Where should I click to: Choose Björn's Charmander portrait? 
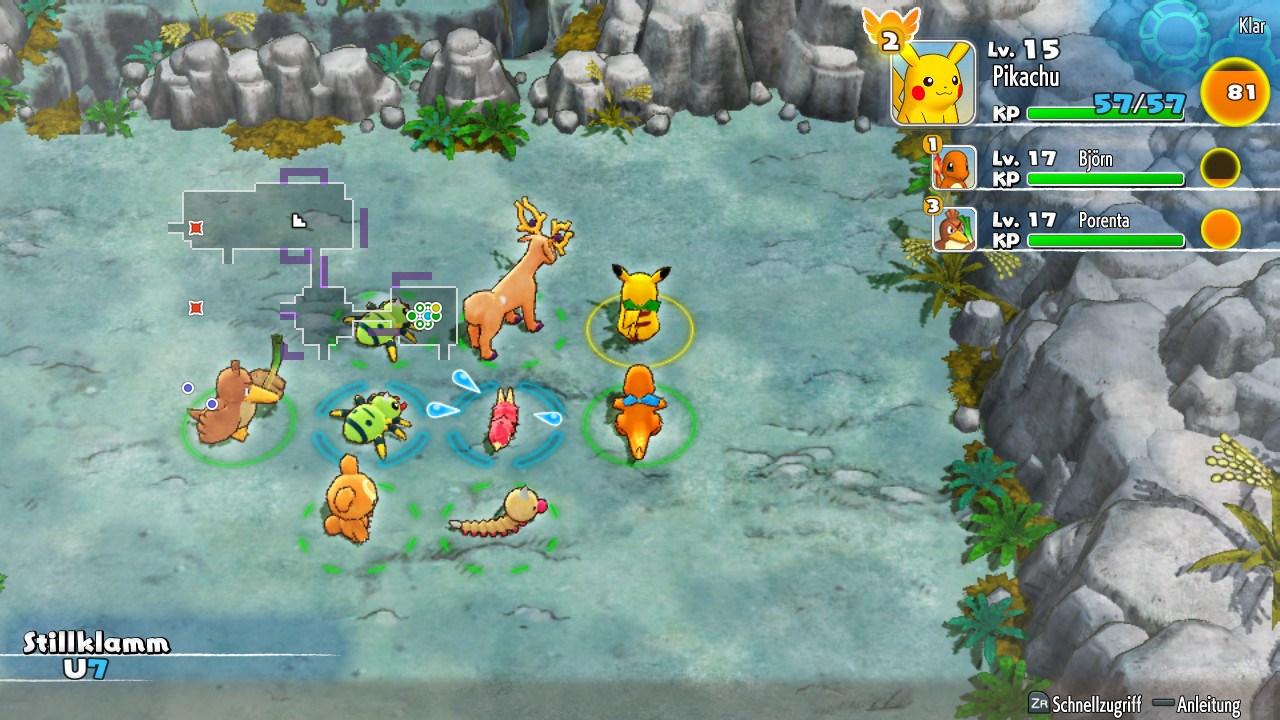coord(953,170)
